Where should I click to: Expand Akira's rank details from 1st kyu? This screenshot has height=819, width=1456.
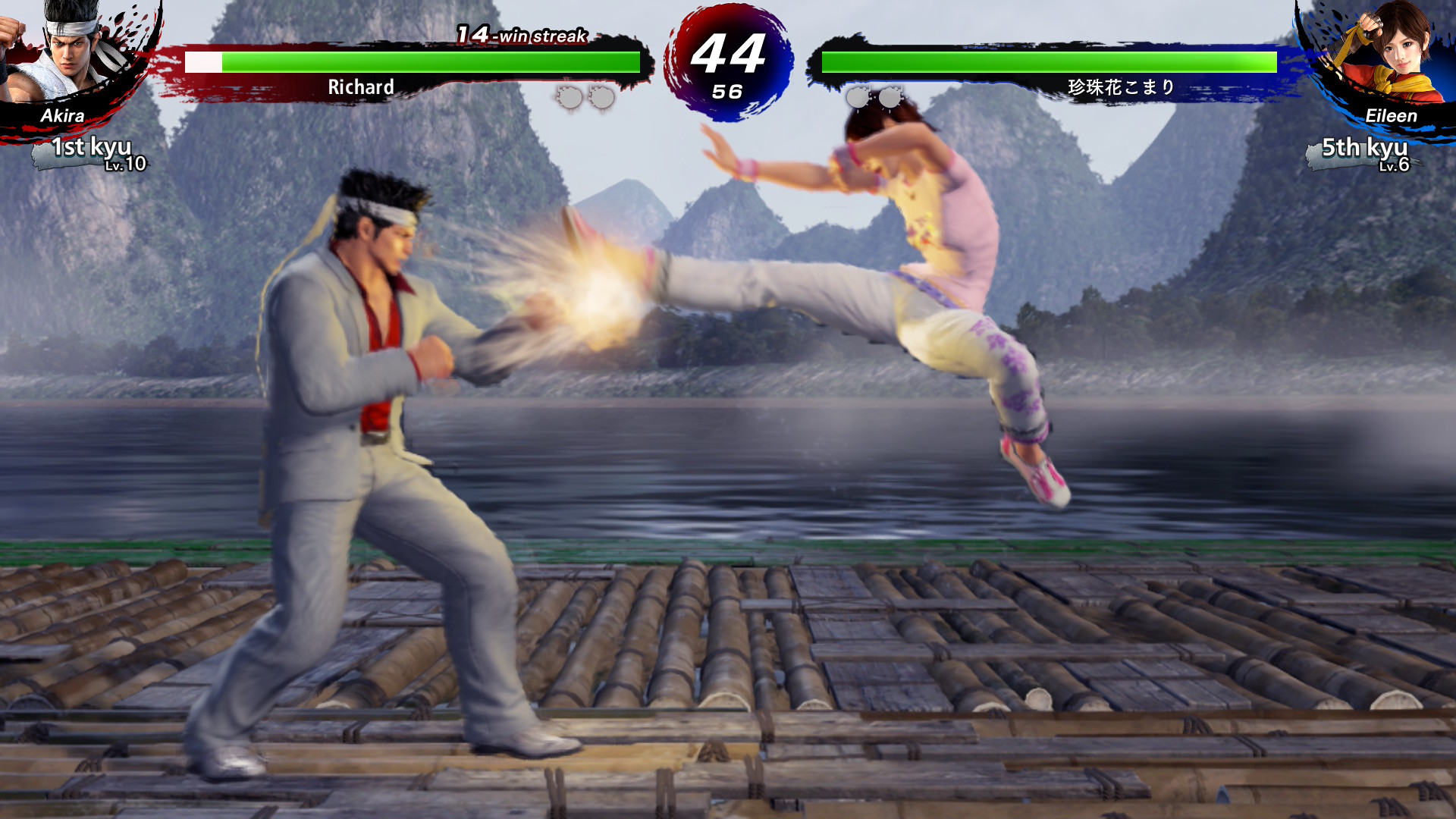(91, 149)
